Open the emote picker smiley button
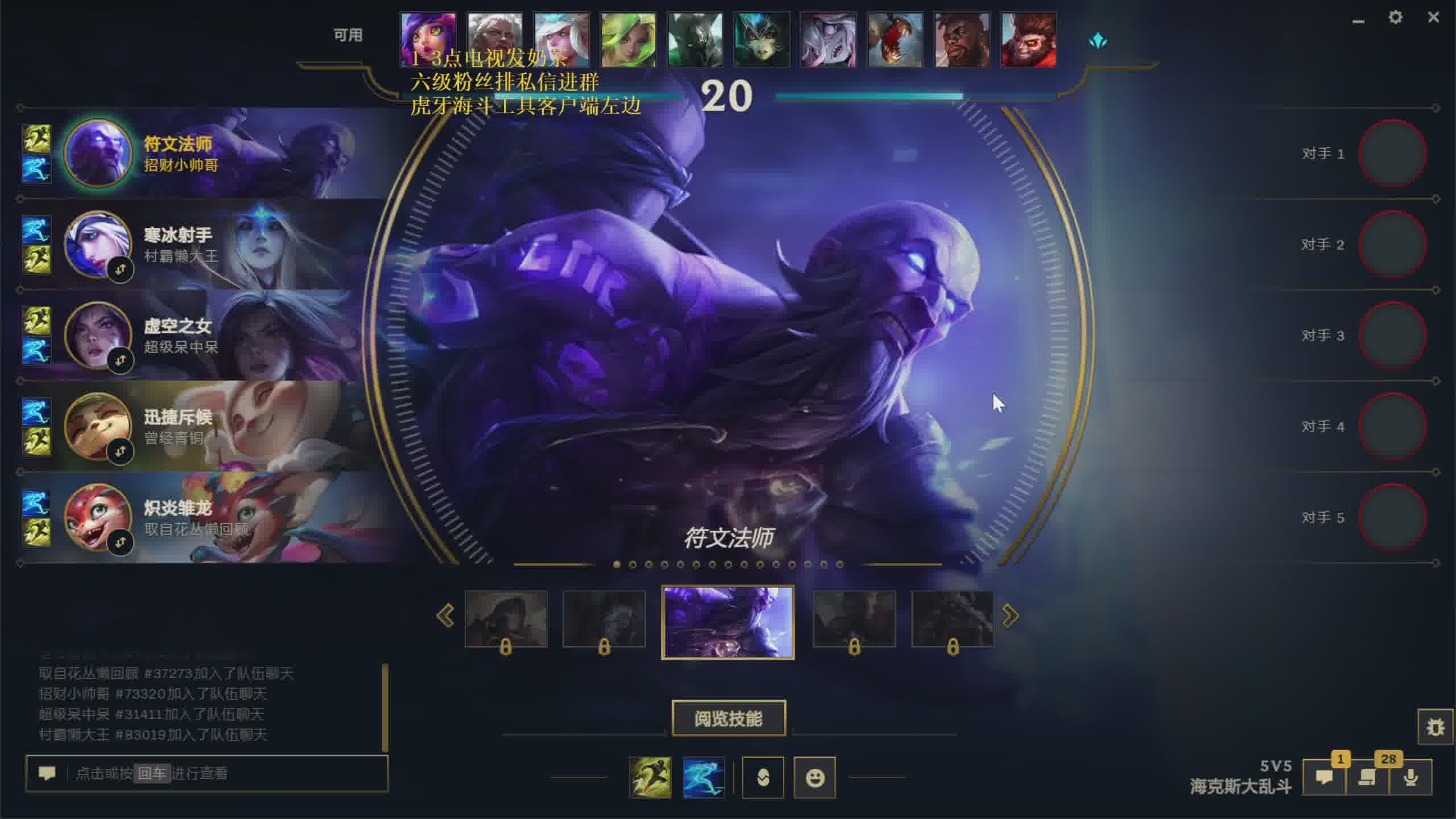Viewport: 1456px width, 819px height. click(x=814, y=777)
